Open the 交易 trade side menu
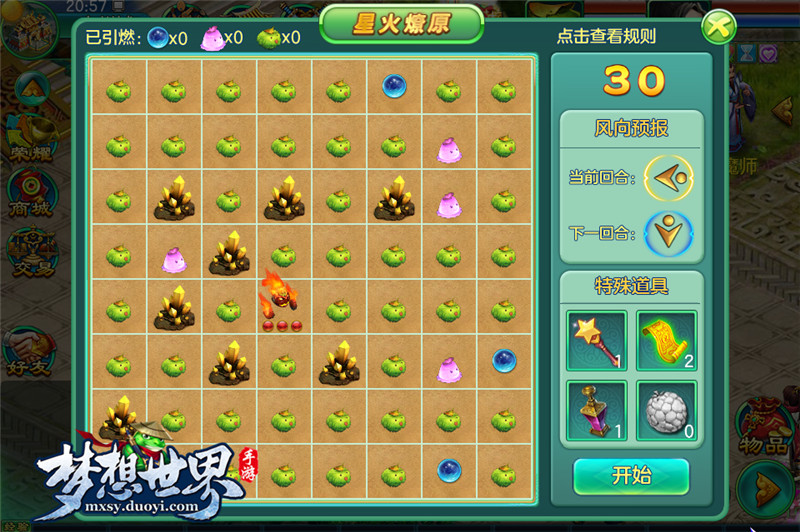800x532 pixels. tap(28, 255)
